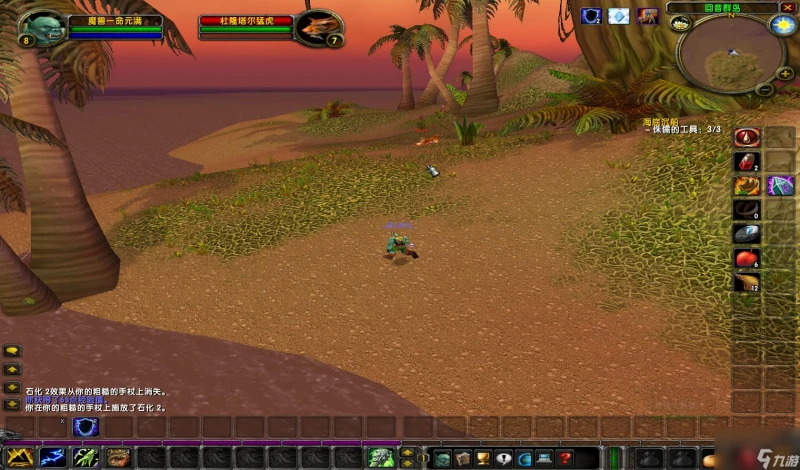800x470 pixels.
Task: Select the Durotar Tiger target portrait
Action: coord(320,26)
